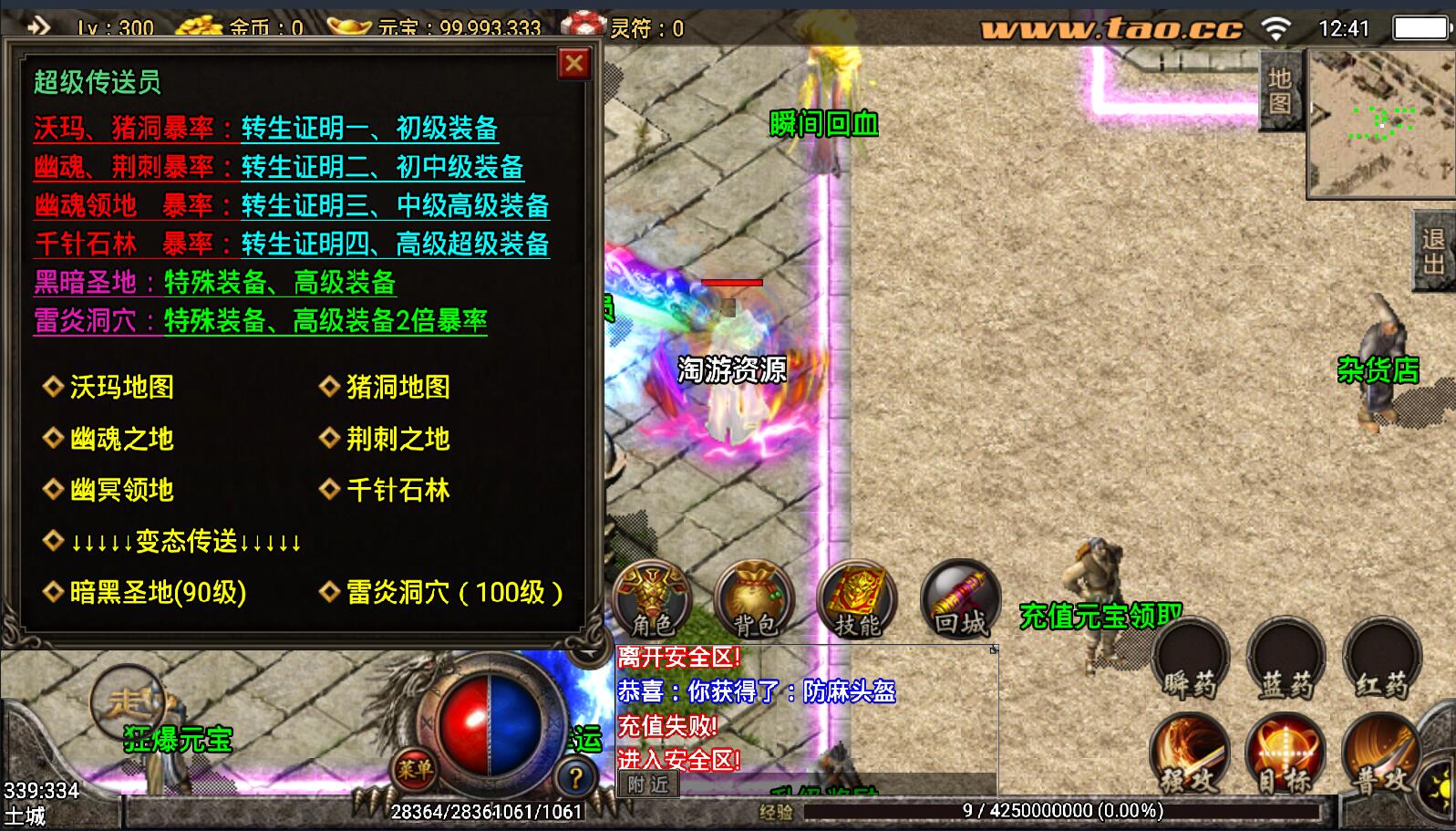Select 幽魂之地 teleport option
Viewport: 1456px width, 831px height.
[x=121, y=439]
